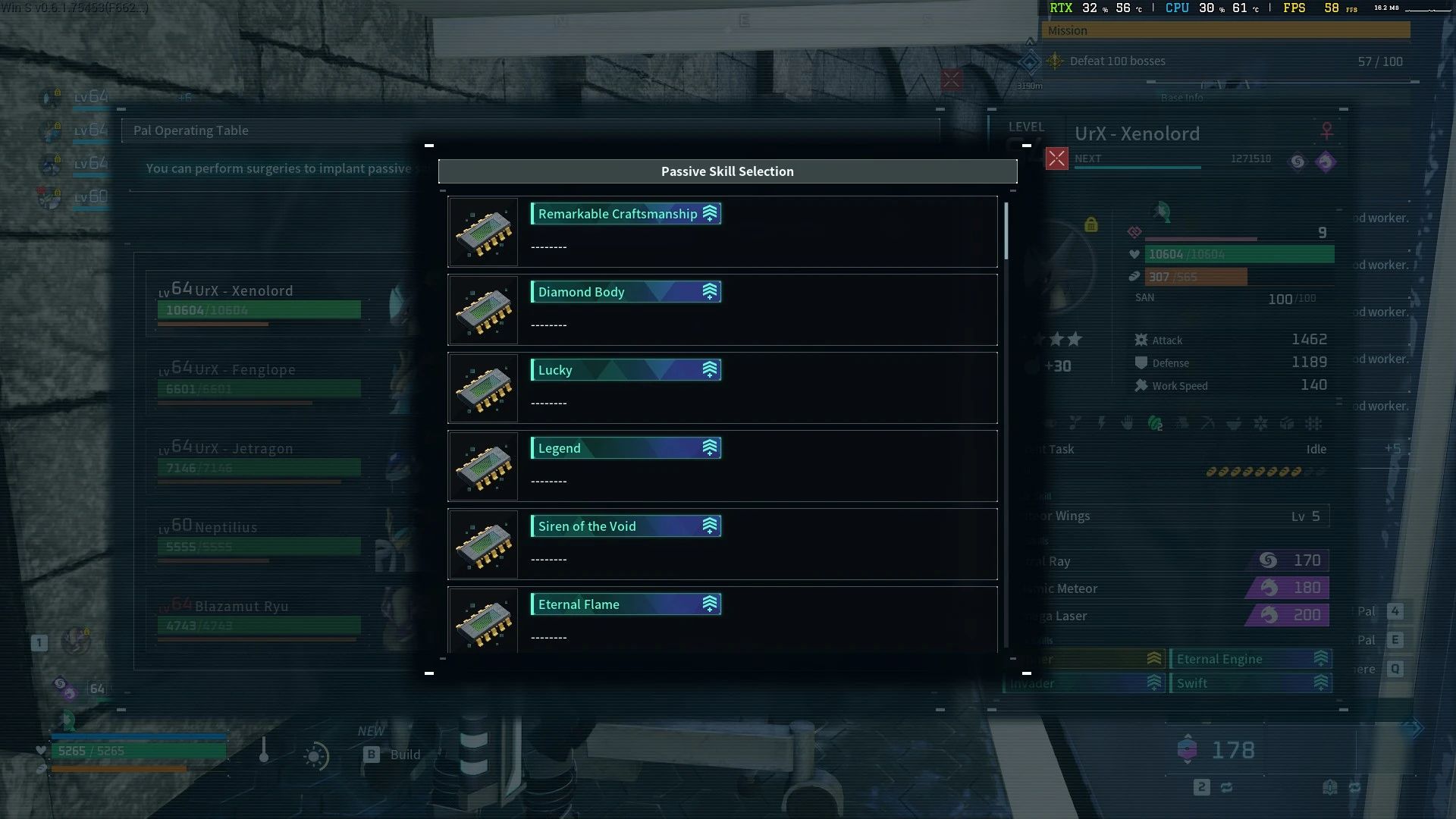Select the Eternal Flame passive skill
This screenshot has height=819, width=1456.
(722, 620)
